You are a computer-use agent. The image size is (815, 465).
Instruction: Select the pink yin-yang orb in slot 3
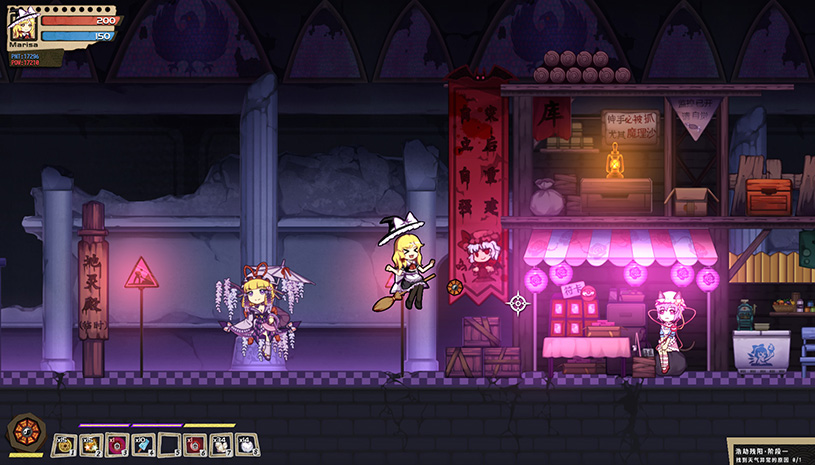coord(116,444)
